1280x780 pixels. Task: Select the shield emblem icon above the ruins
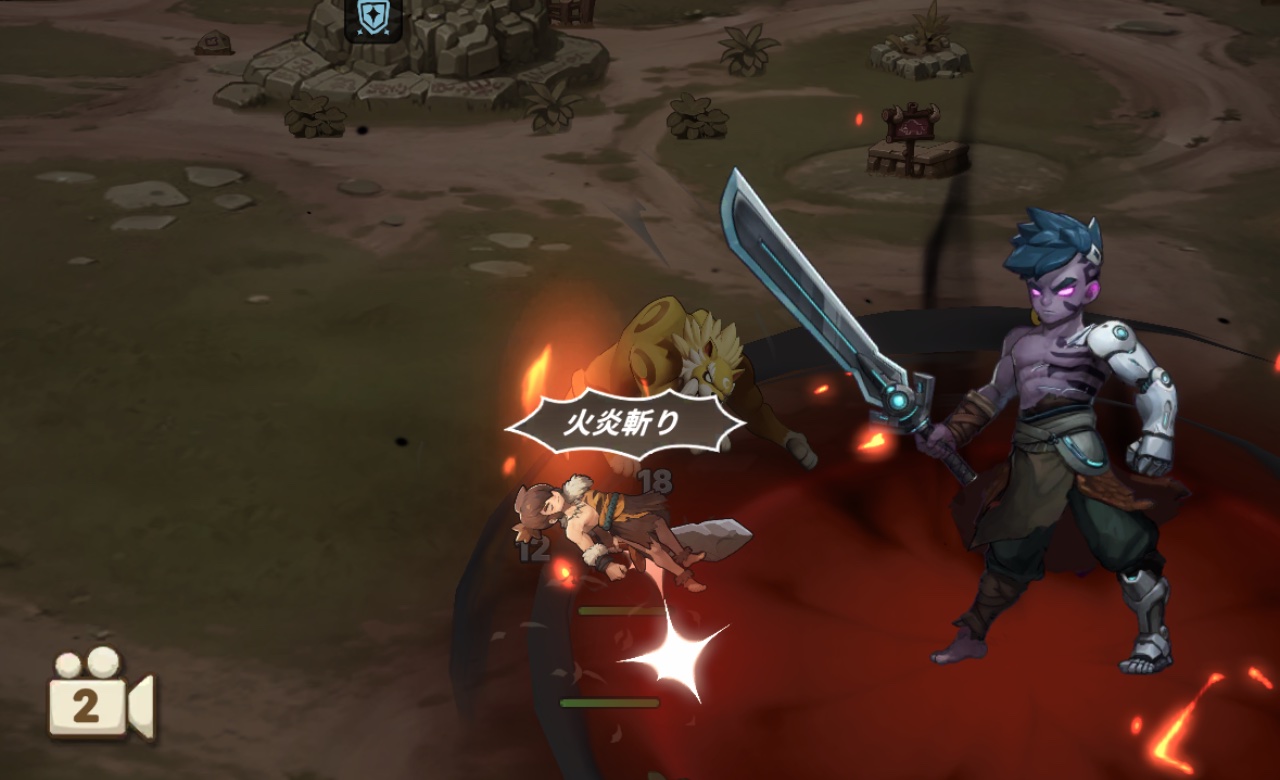coord(373,19)
